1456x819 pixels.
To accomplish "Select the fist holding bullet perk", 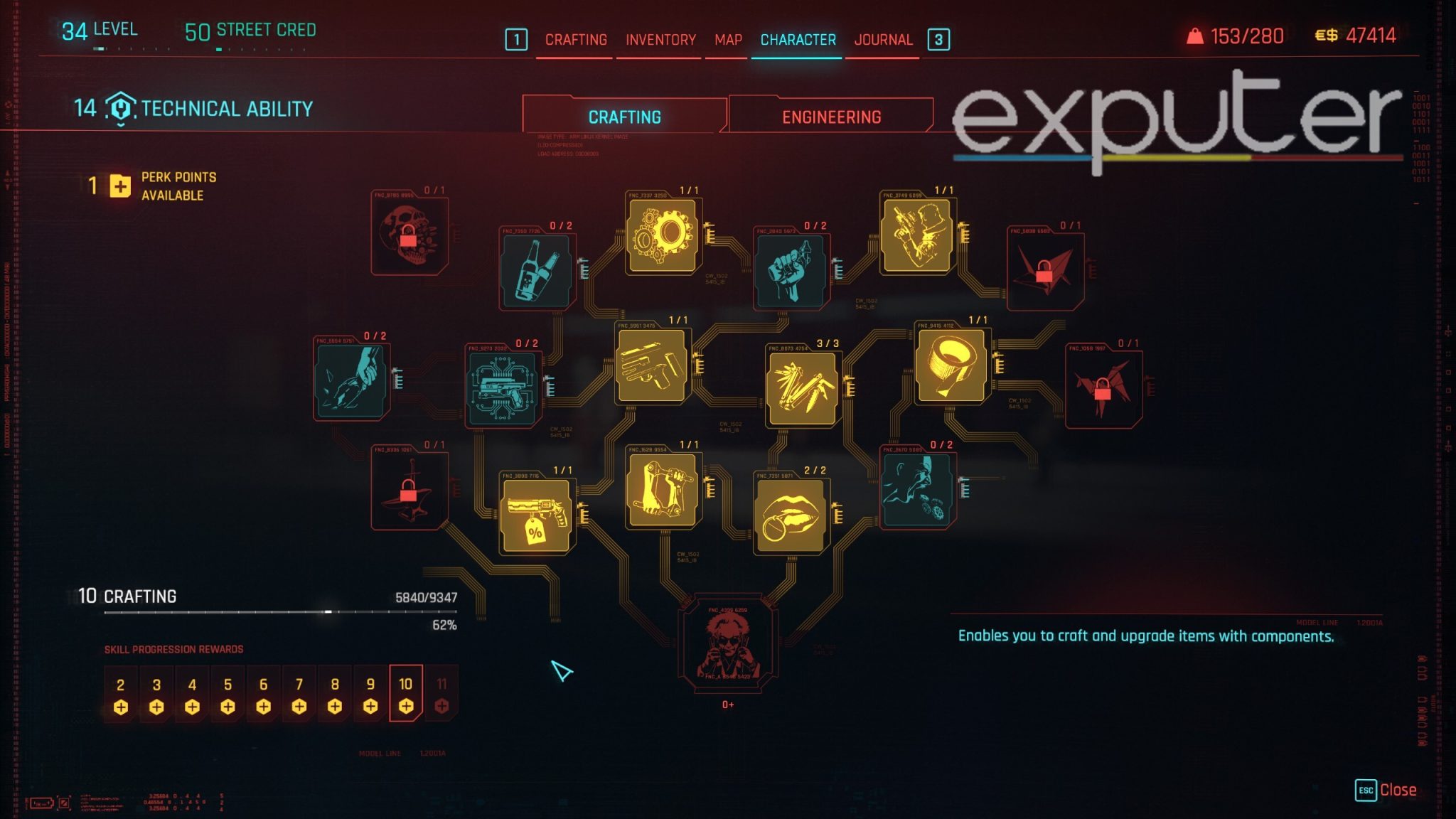I will click(791, 268).
